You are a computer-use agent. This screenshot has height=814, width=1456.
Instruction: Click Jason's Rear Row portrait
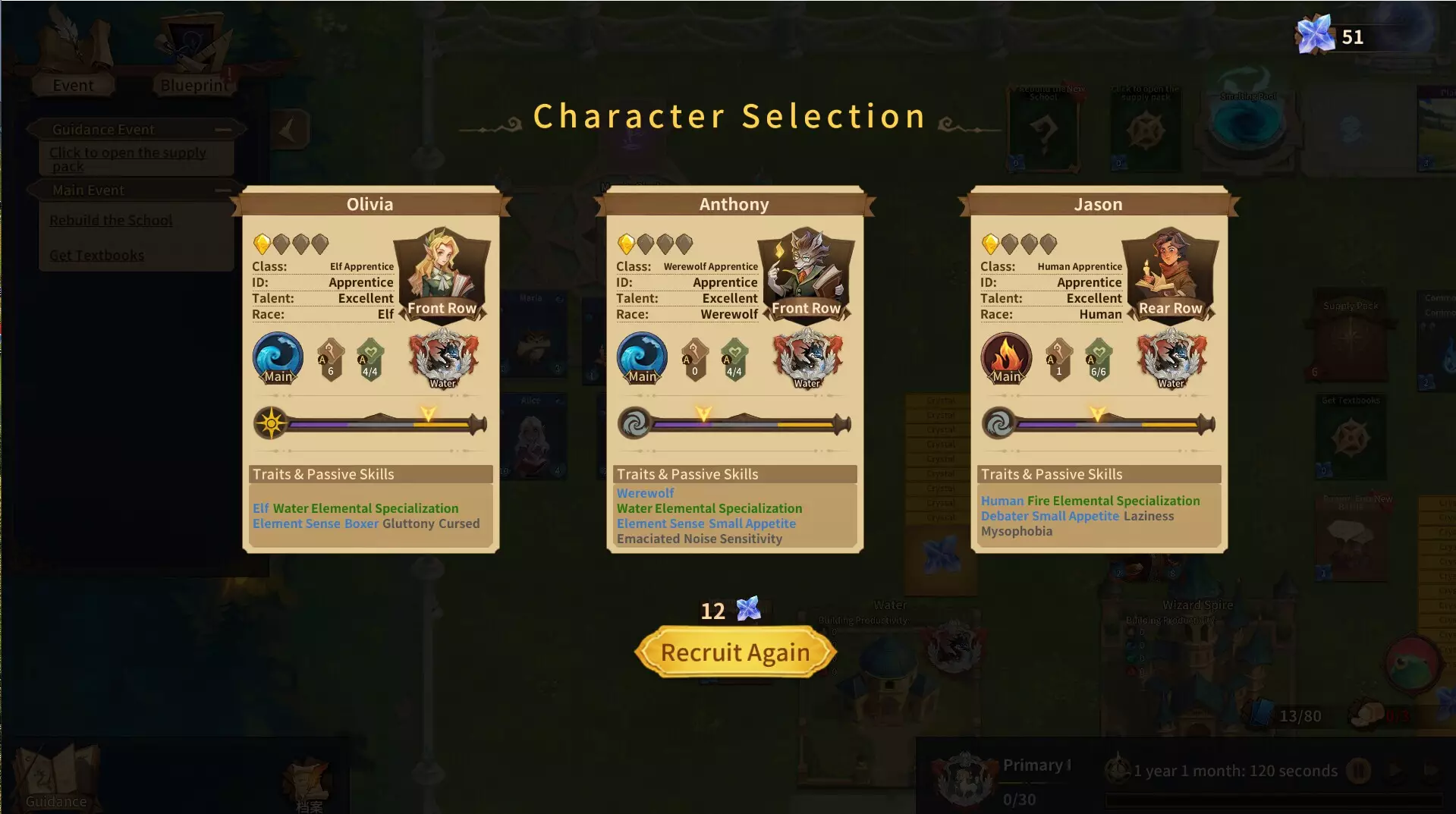(x=1170, y=275)
